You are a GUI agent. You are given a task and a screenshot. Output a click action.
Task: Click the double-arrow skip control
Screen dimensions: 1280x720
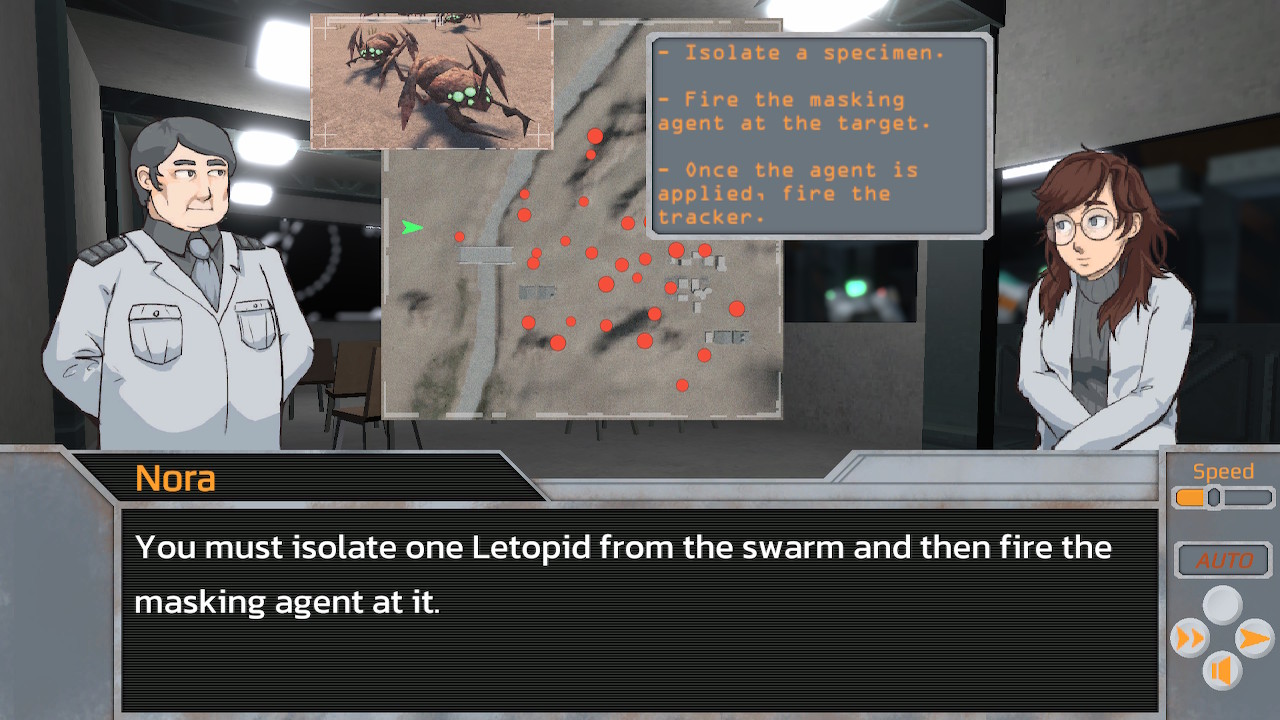(x=1190, y=639)
